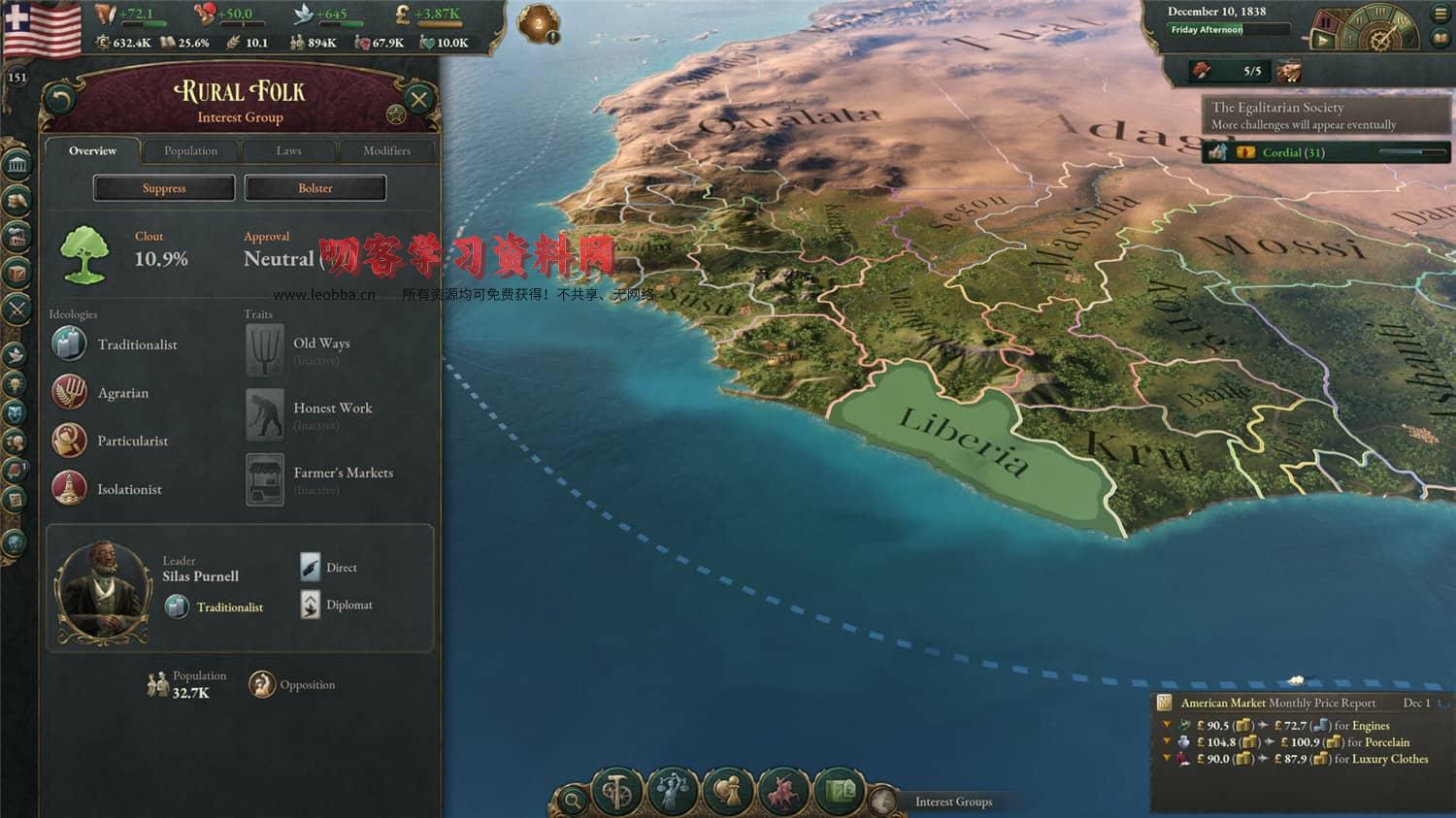
Task: Open the cavalry rider military lens
Action: point(783,793)
